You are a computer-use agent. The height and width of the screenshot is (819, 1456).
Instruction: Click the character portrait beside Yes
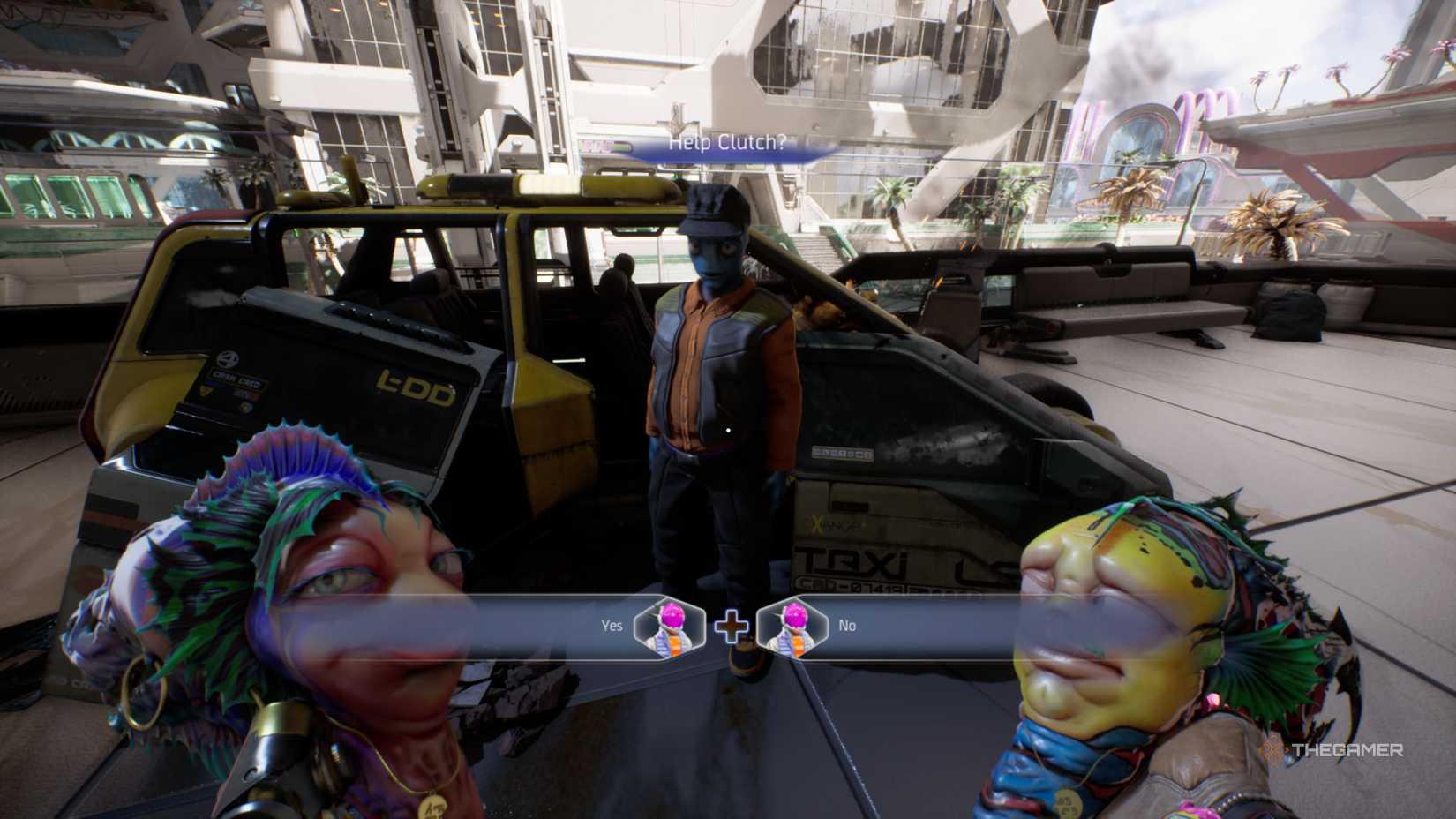pos(668,631)
